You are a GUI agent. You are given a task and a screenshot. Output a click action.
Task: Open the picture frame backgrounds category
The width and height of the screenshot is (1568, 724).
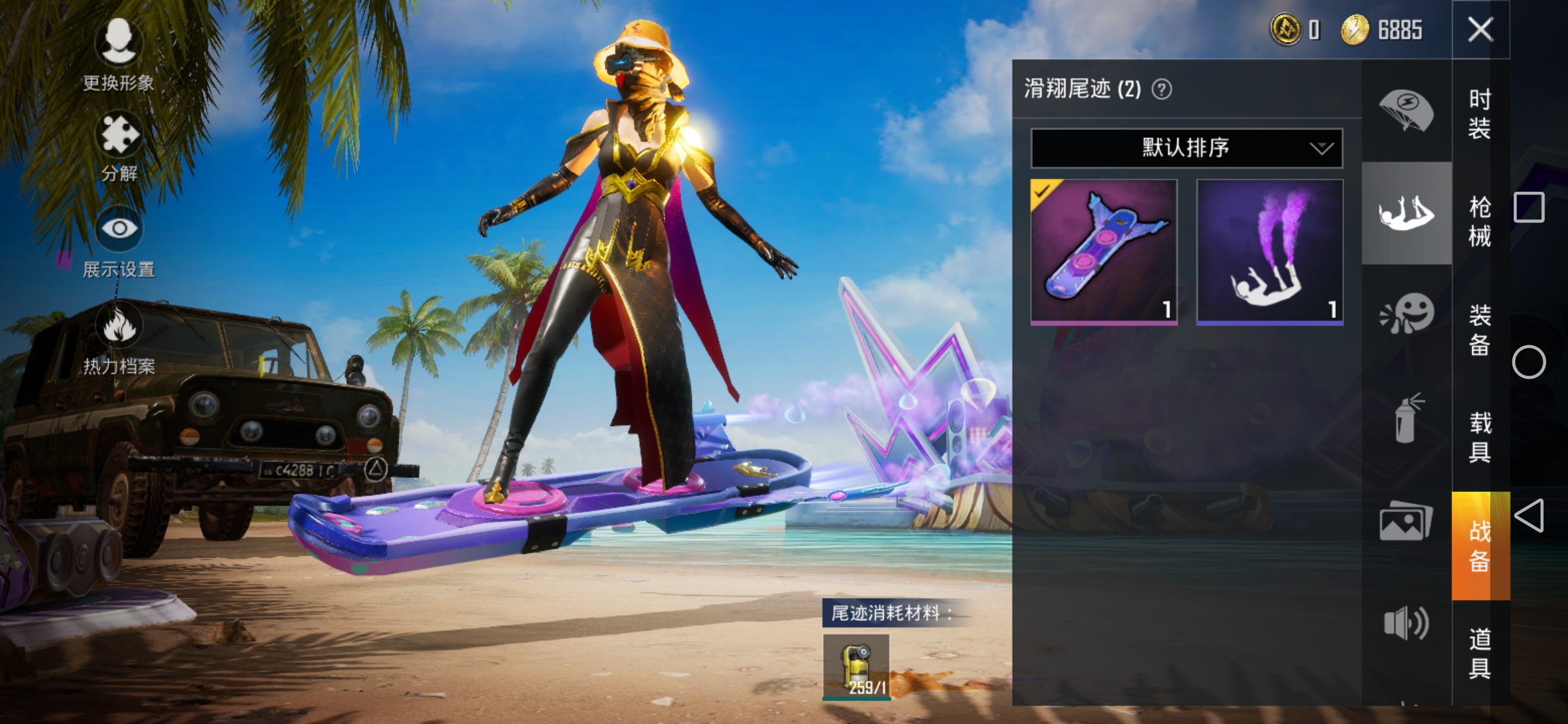[1406, 522]
